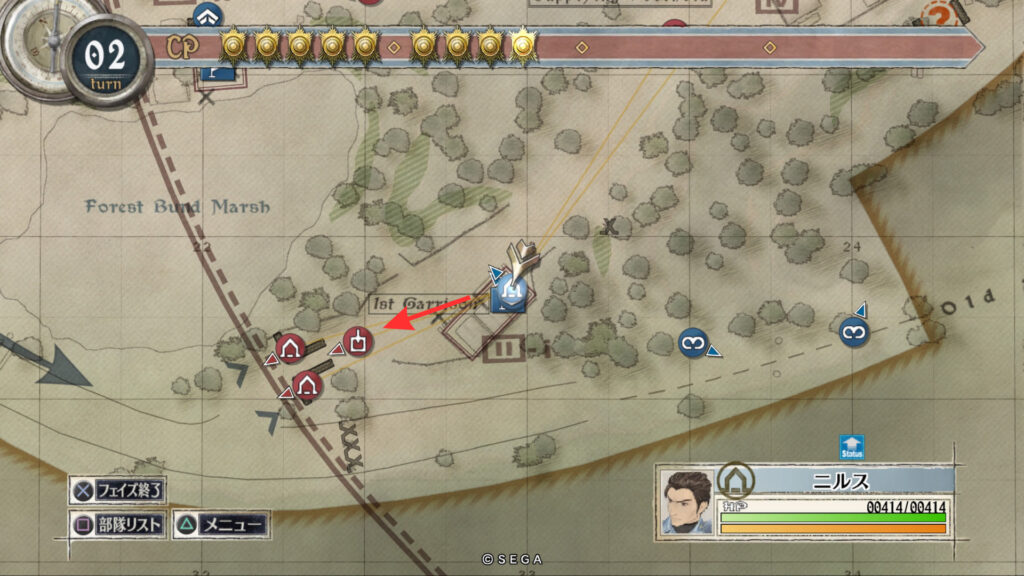The height and width of the screenshot is (576, 1024).
Task: Open the メニュー menu
Action: pos(222,524)
